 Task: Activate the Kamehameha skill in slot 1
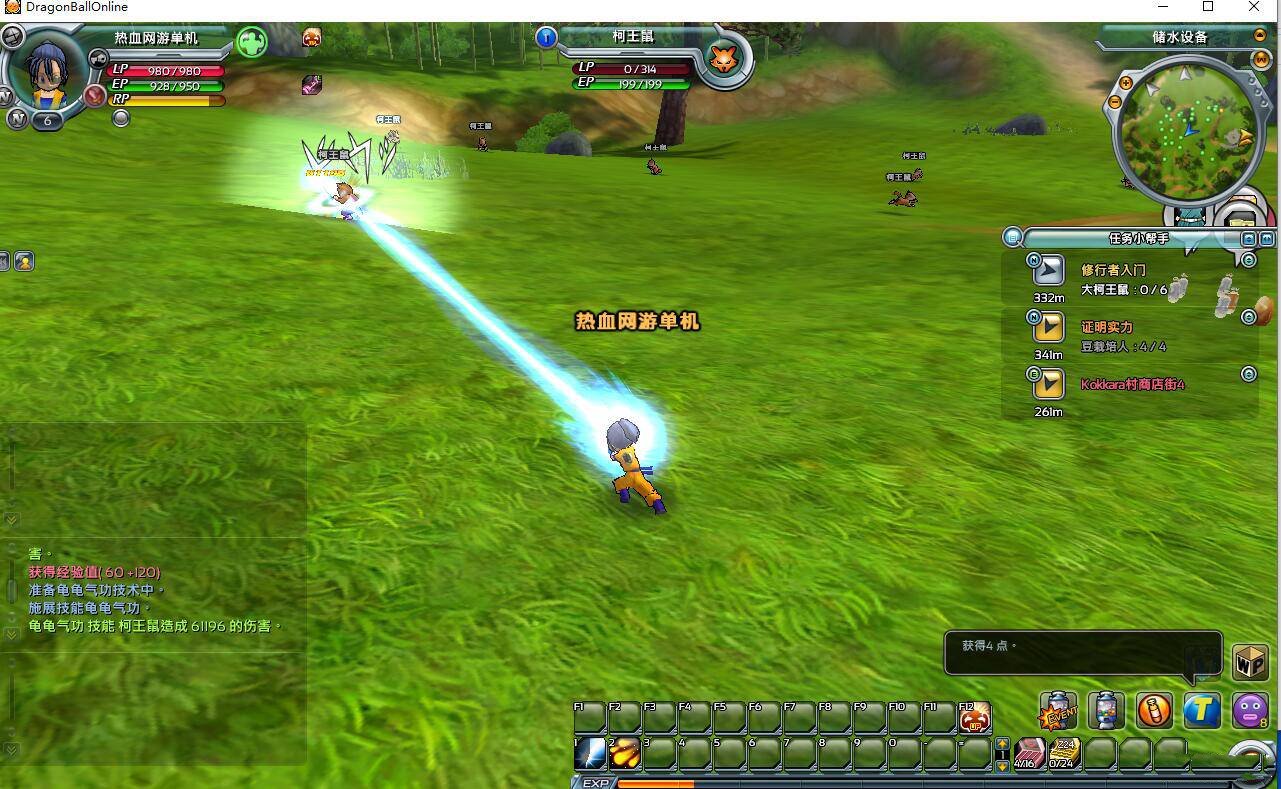[x=590, y=753]
